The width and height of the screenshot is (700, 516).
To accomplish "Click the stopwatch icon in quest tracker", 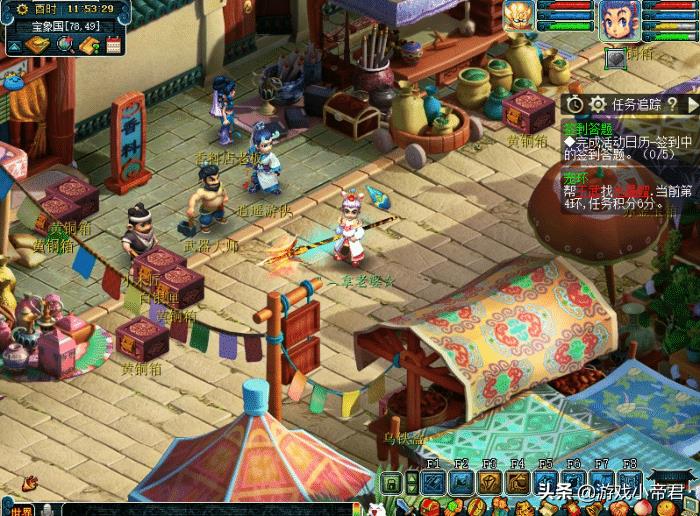I will tap(575, 103).
